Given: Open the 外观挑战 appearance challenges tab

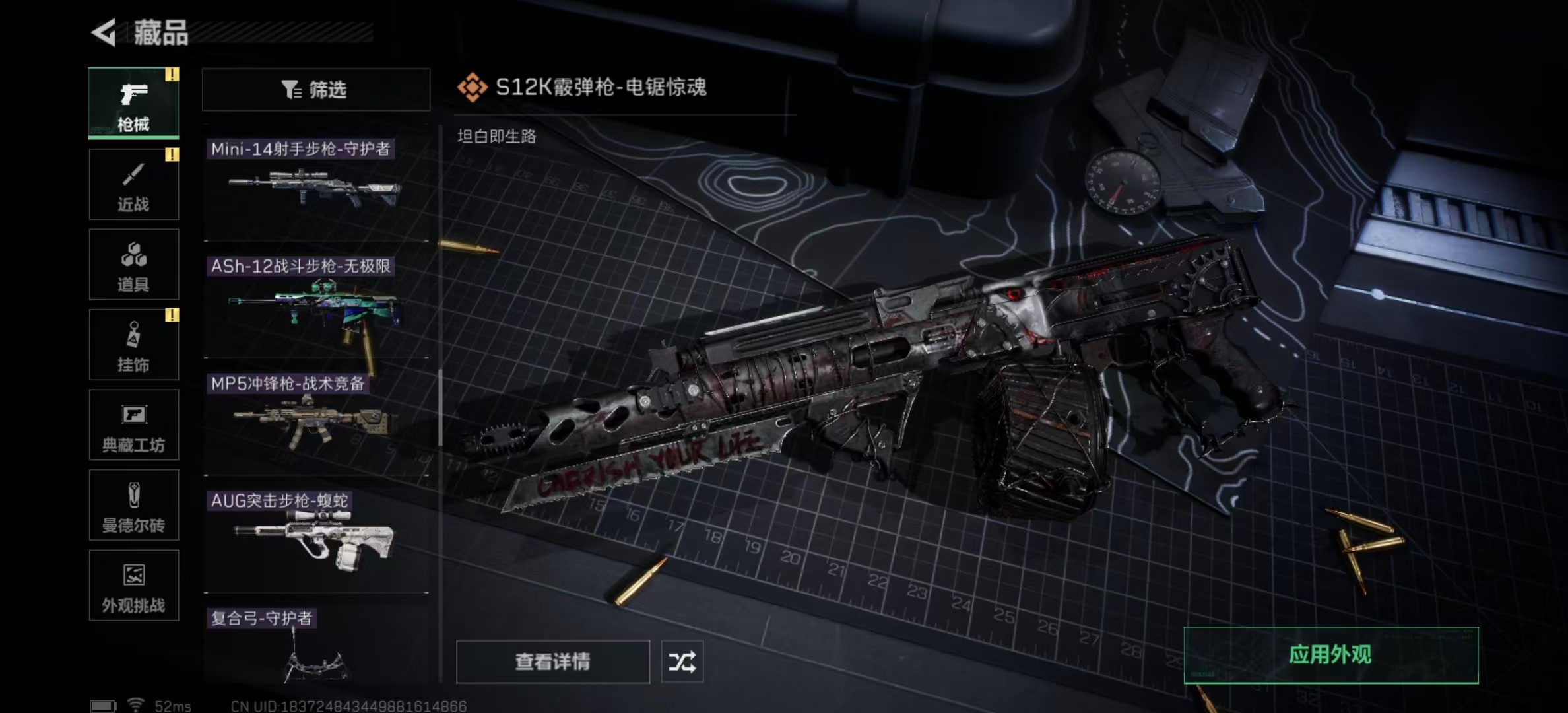Looking at the screenshot, I should (x=133, y=586).
